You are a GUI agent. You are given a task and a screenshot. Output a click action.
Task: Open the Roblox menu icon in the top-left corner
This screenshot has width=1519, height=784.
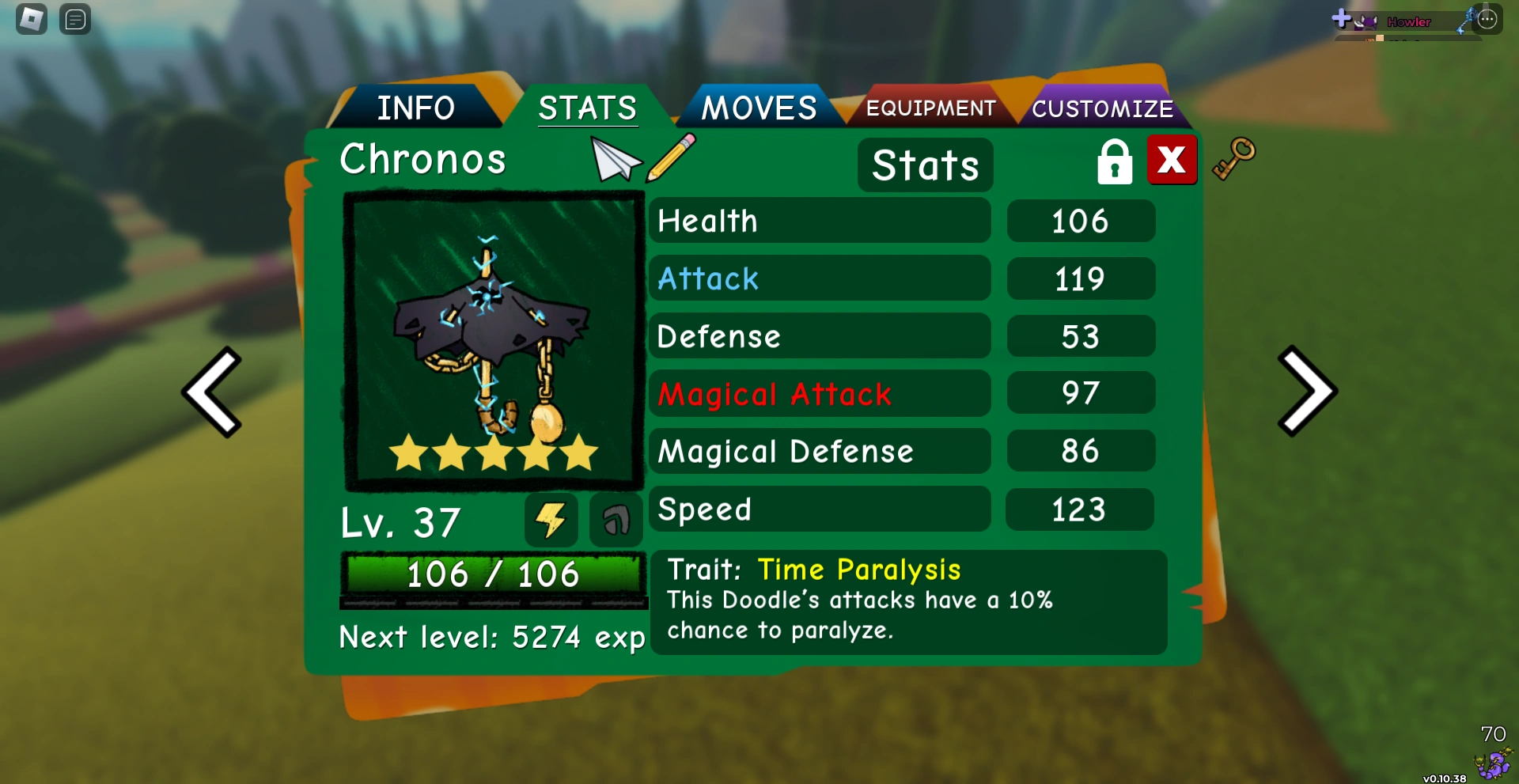[32, 18]
